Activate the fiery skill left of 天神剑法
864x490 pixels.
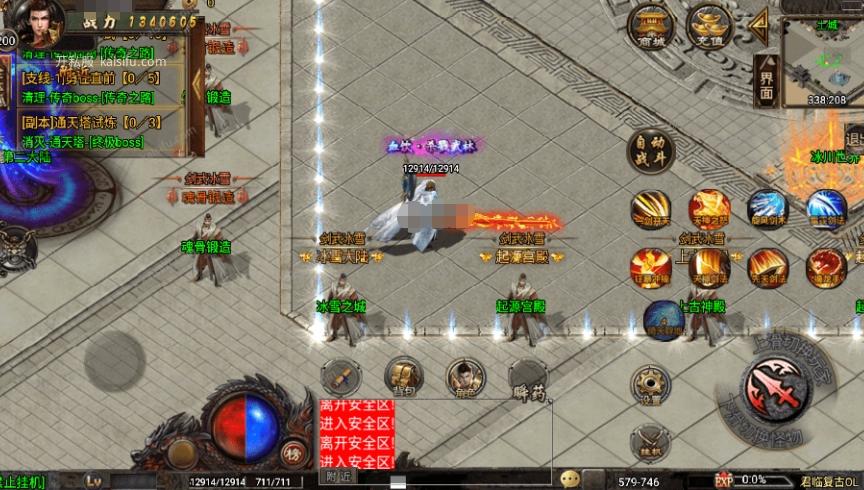pos(650,268)
